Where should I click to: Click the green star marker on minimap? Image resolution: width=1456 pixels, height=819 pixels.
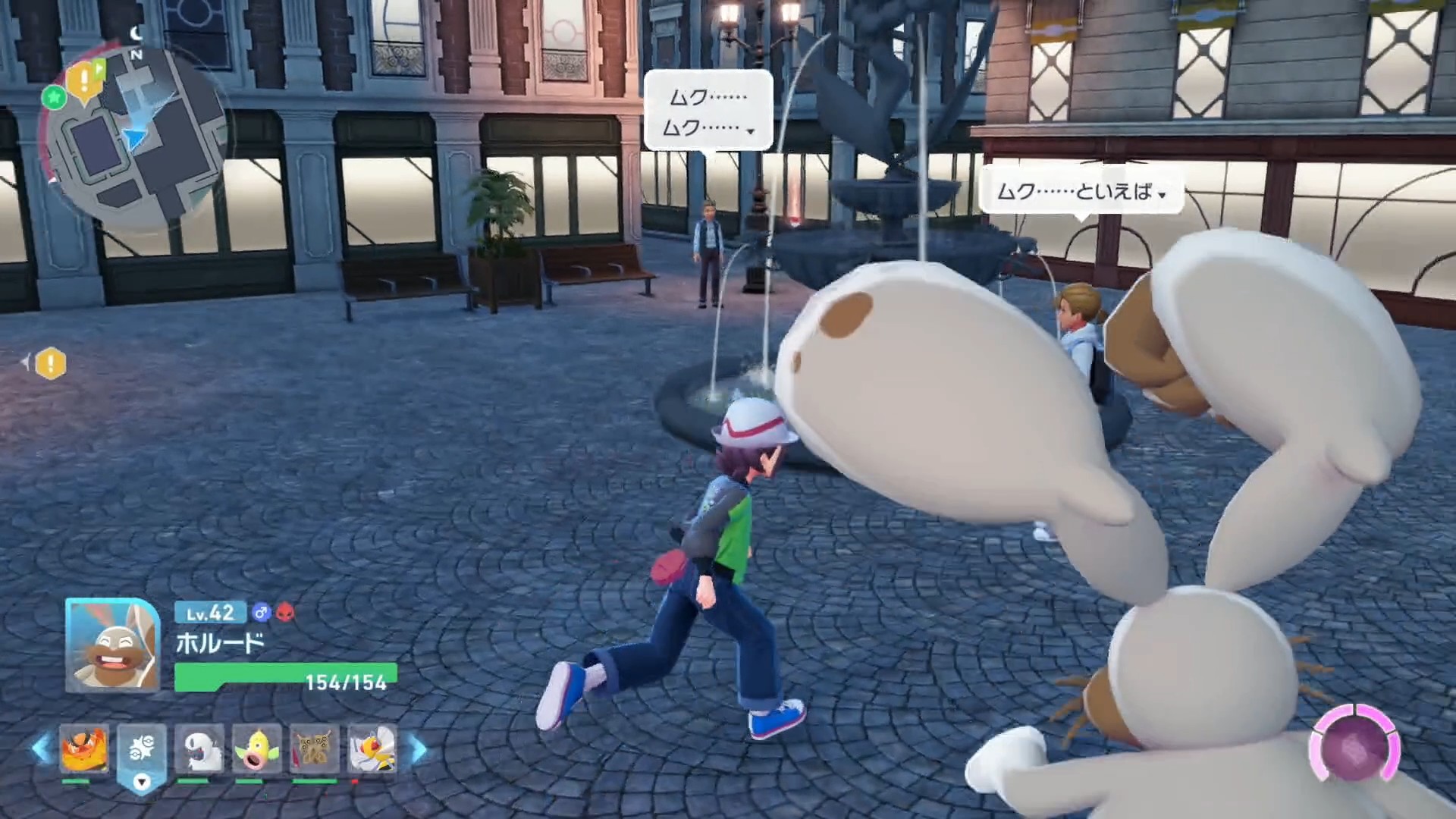(x=54, y=97)
